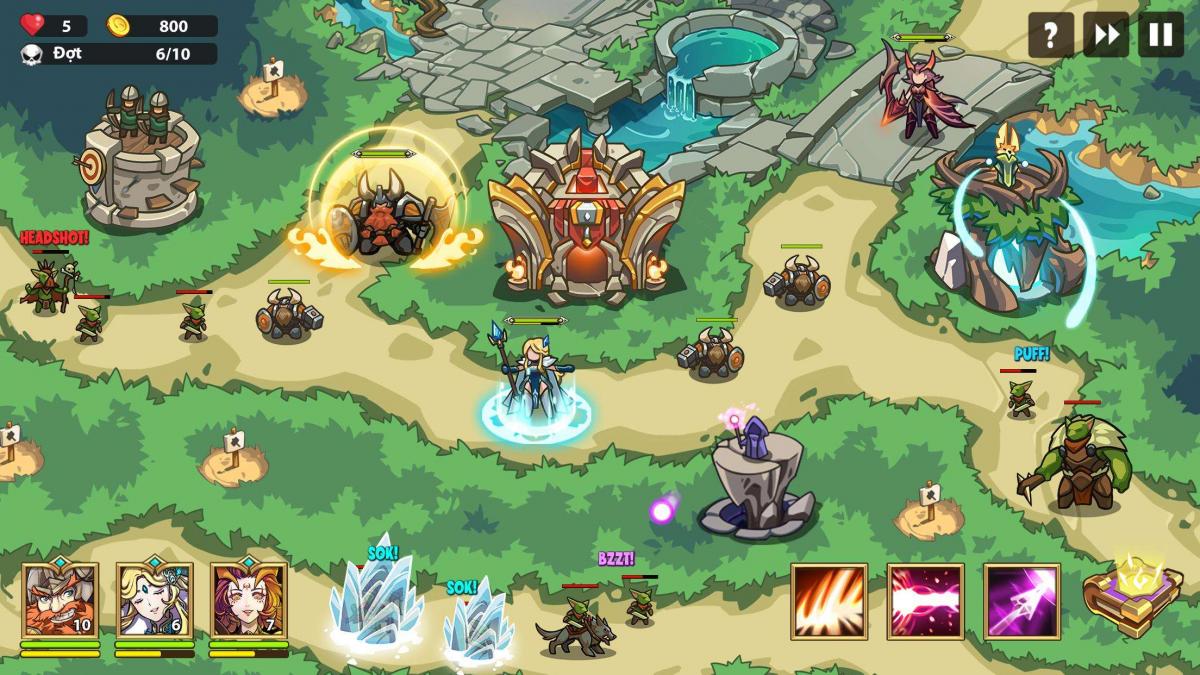Activate the purple arrow ability
Image resolution: width=1200 pixels, height=675 pixels.
point(1021,601)
